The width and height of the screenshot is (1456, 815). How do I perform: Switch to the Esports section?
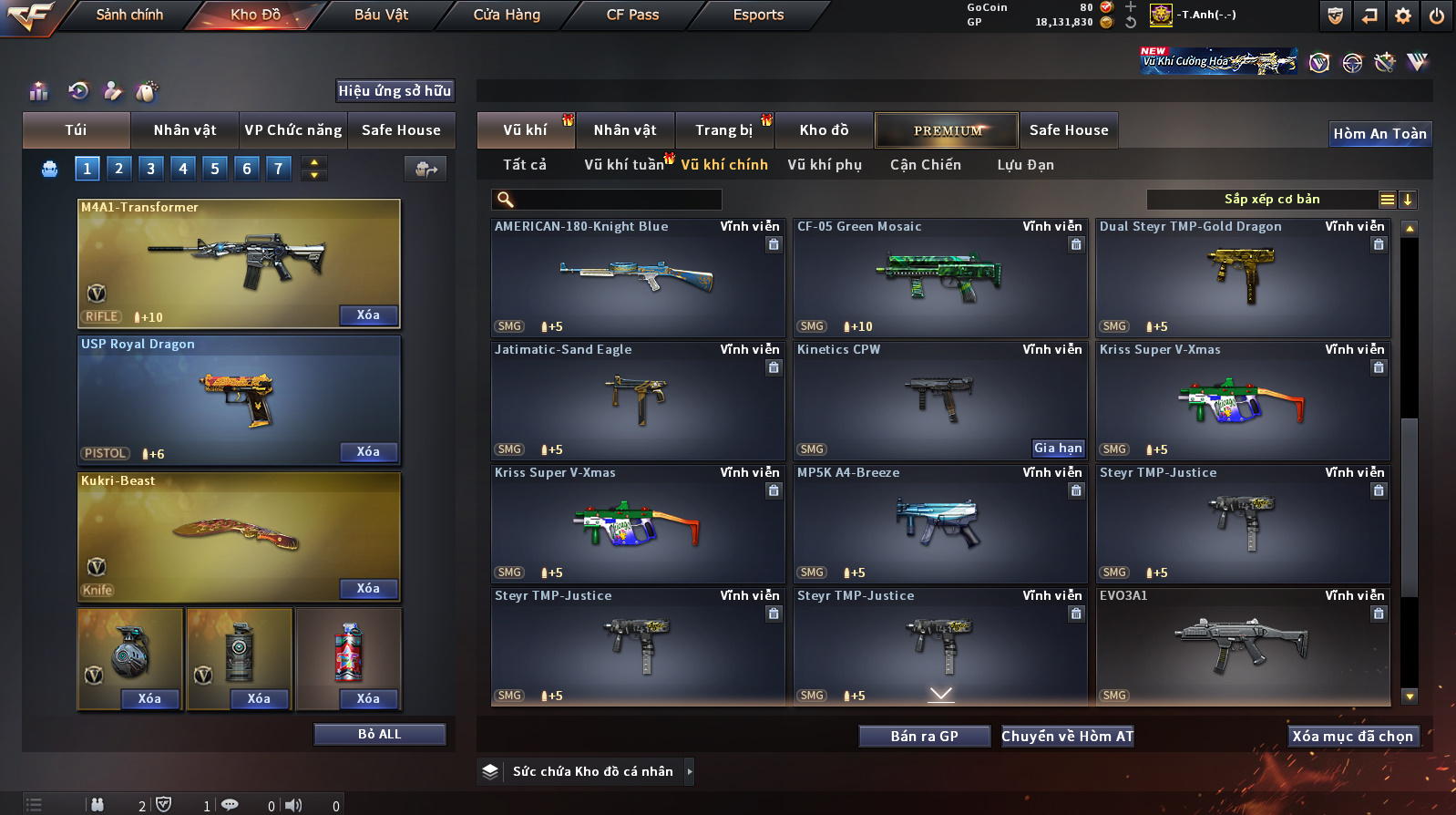point(758,15)
